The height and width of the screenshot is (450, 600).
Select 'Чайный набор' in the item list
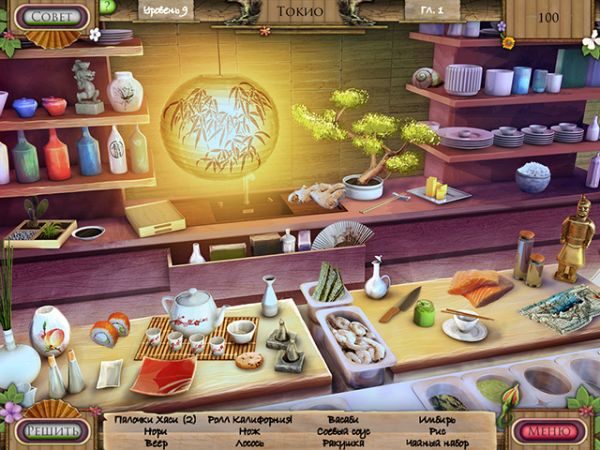pyautogui.click(x=439, y=443)
